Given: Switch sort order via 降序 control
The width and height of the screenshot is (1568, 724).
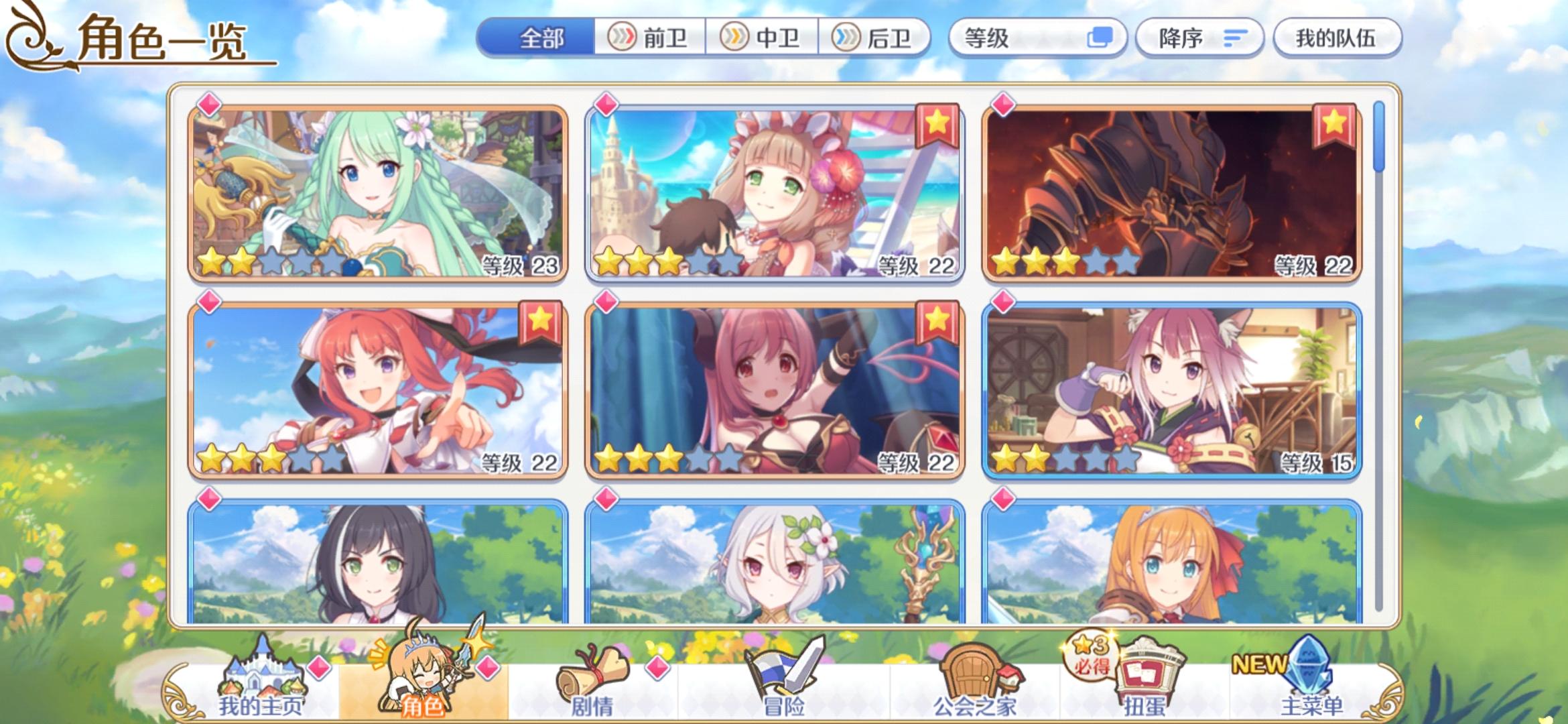Looking at the screenshot, I should tap(1199, 38).
